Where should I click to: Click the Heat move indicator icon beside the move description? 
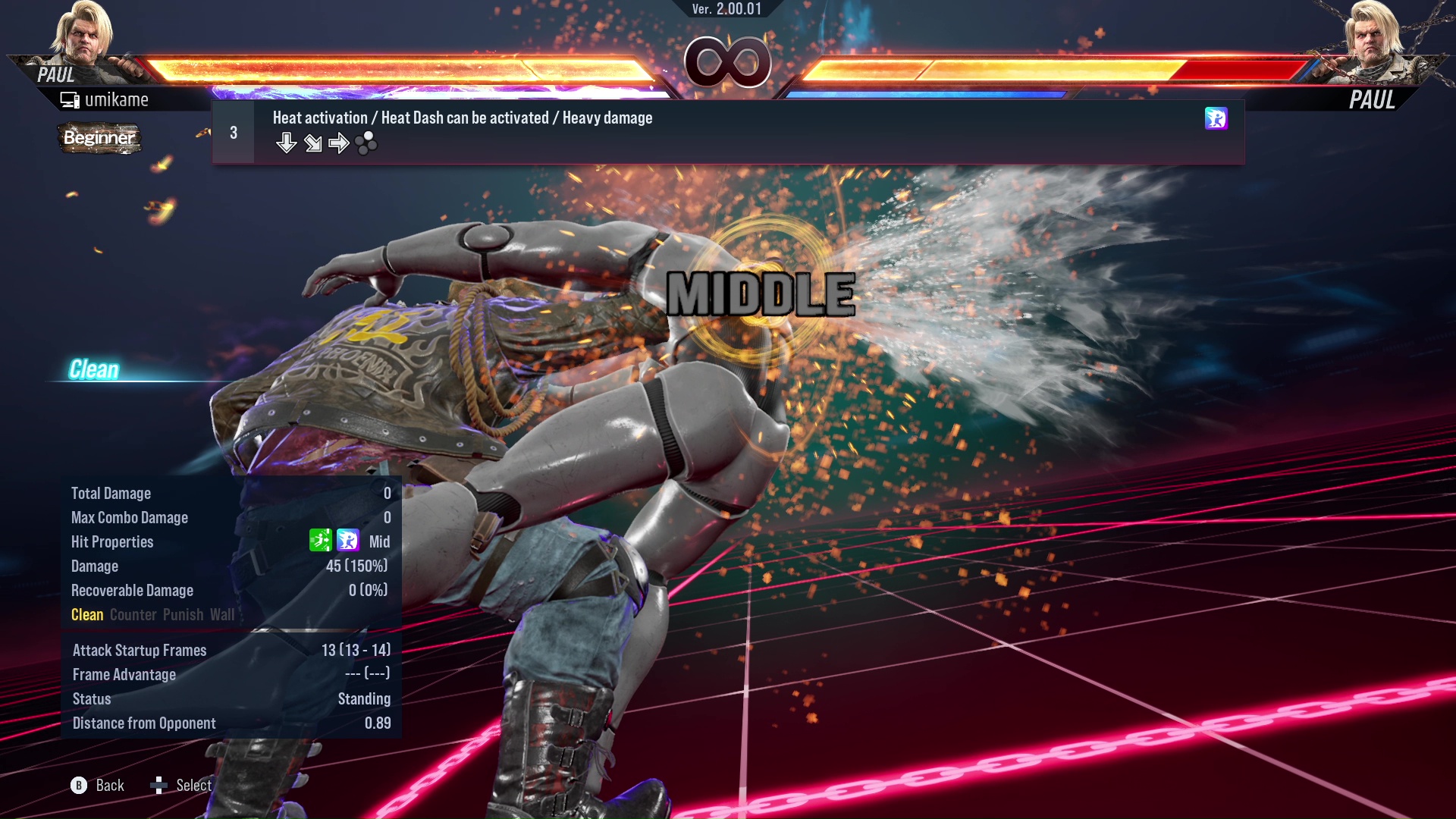tap(1216, 119)
